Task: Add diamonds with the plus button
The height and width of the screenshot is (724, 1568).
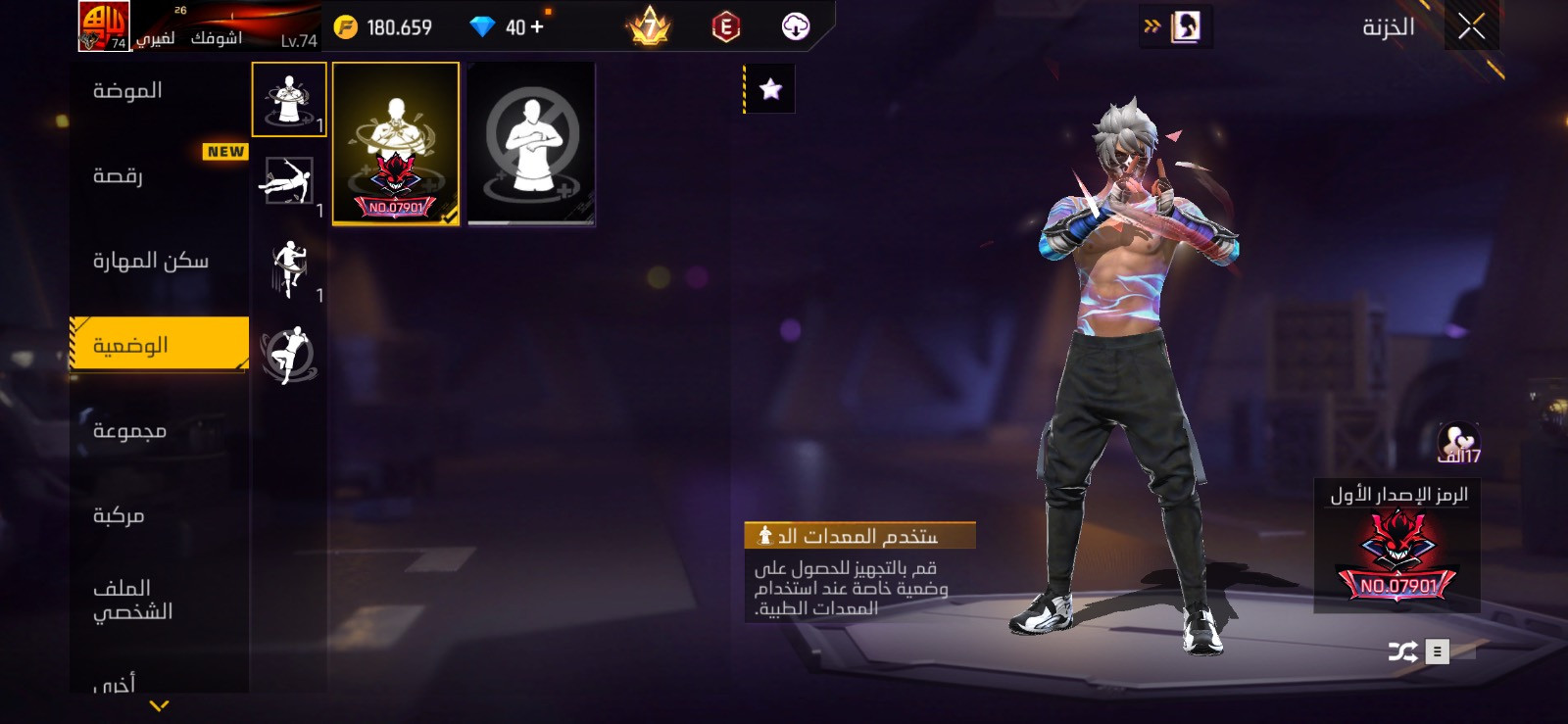Action: 537,27
